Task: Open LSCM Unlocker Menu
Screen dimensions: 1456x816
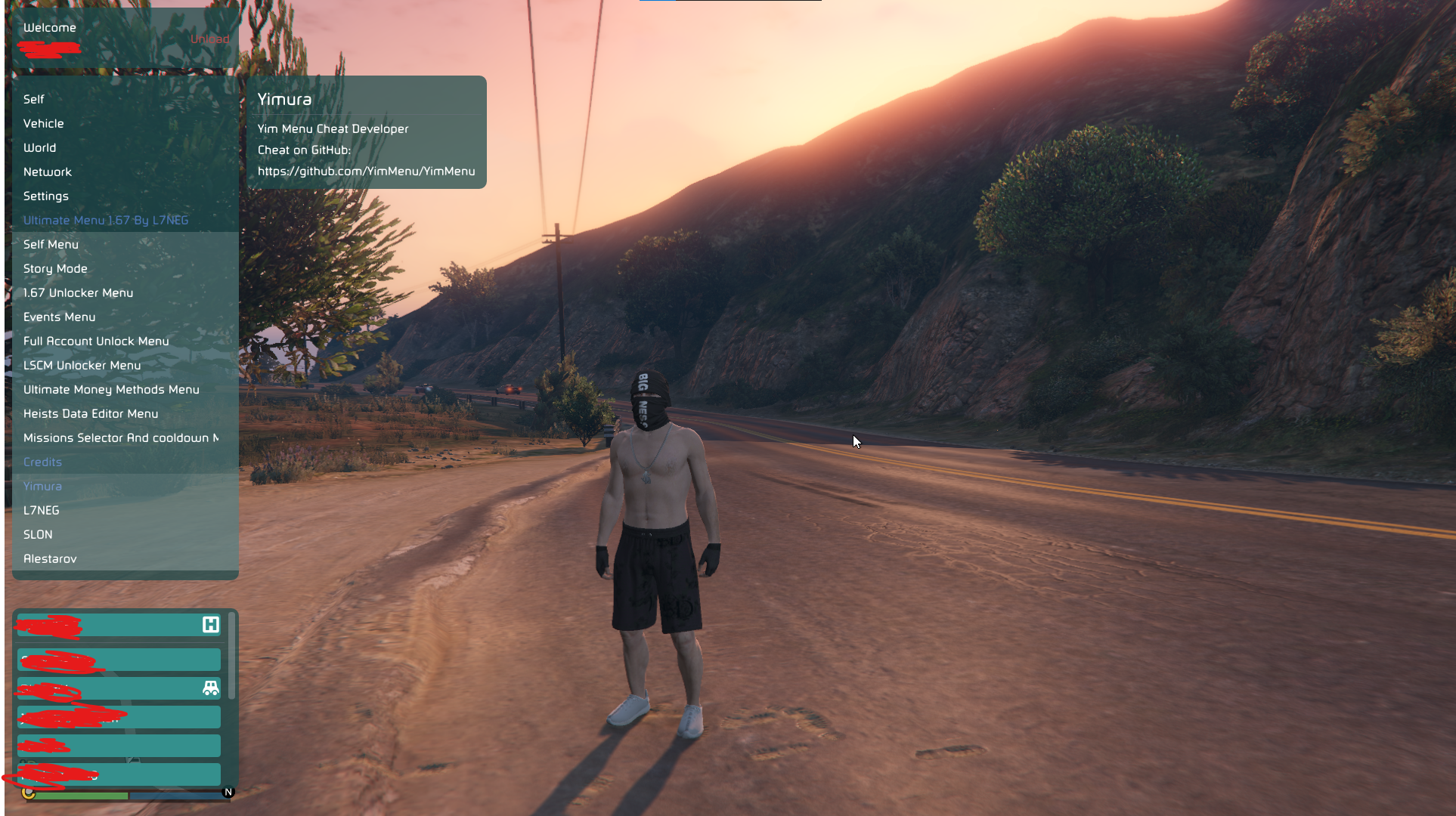Action: point(82,365)
